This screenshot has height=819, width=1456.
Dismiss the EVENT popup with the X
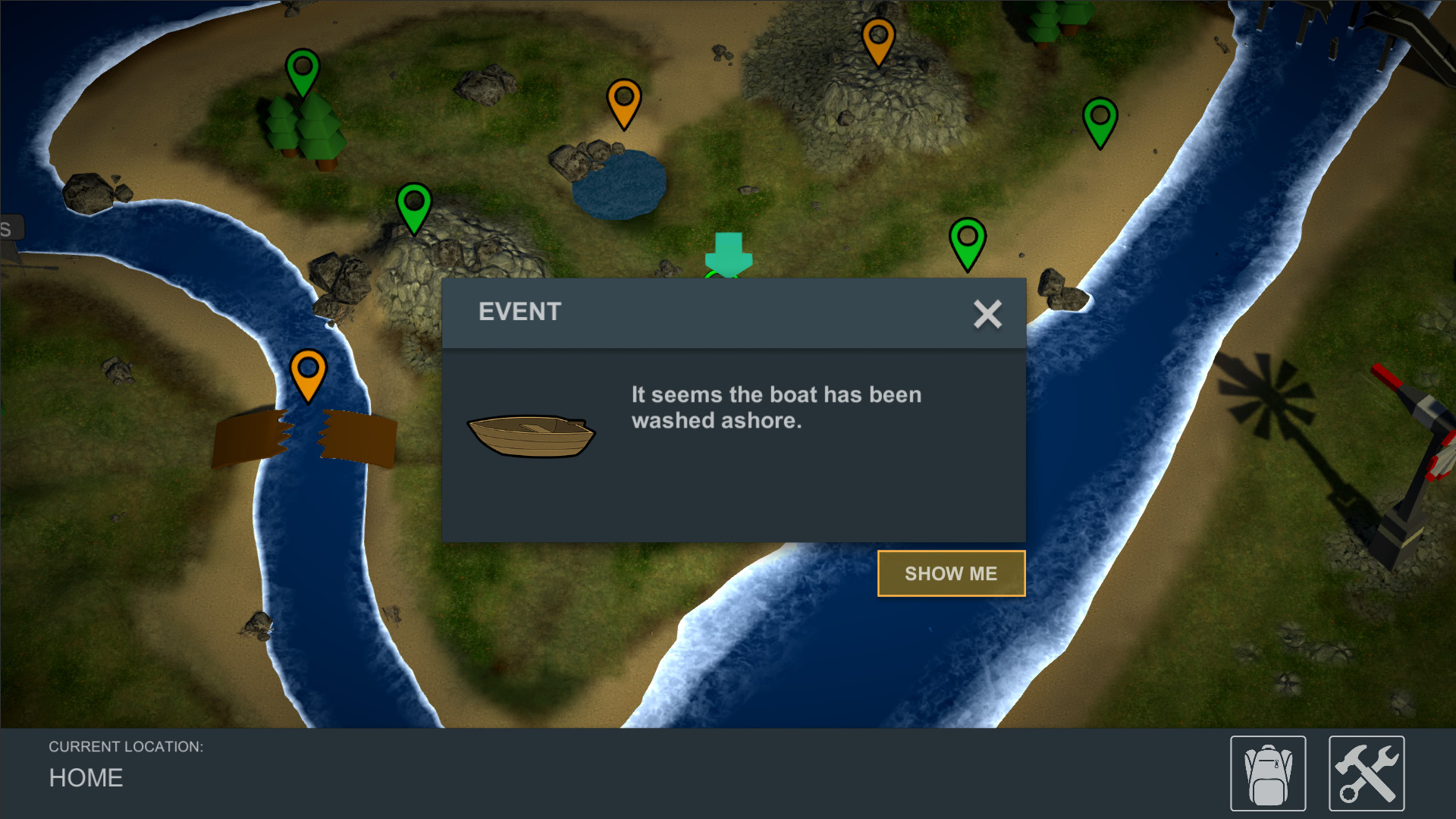pyautogui.click(x=987, y=314)
